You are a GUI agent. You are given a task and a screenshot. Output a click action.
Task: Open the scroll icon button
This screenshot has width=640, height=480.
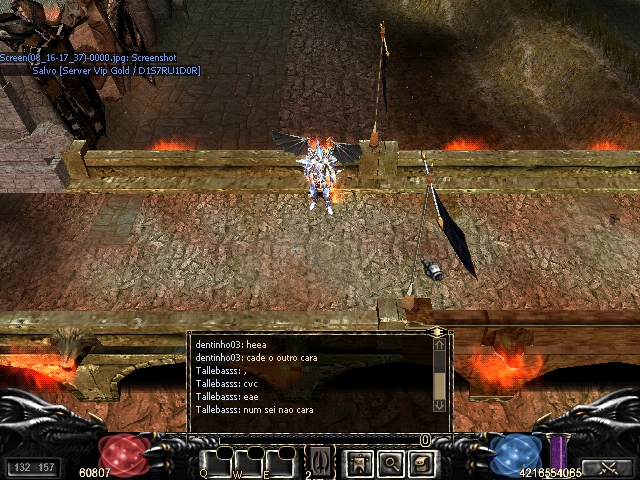422,463
